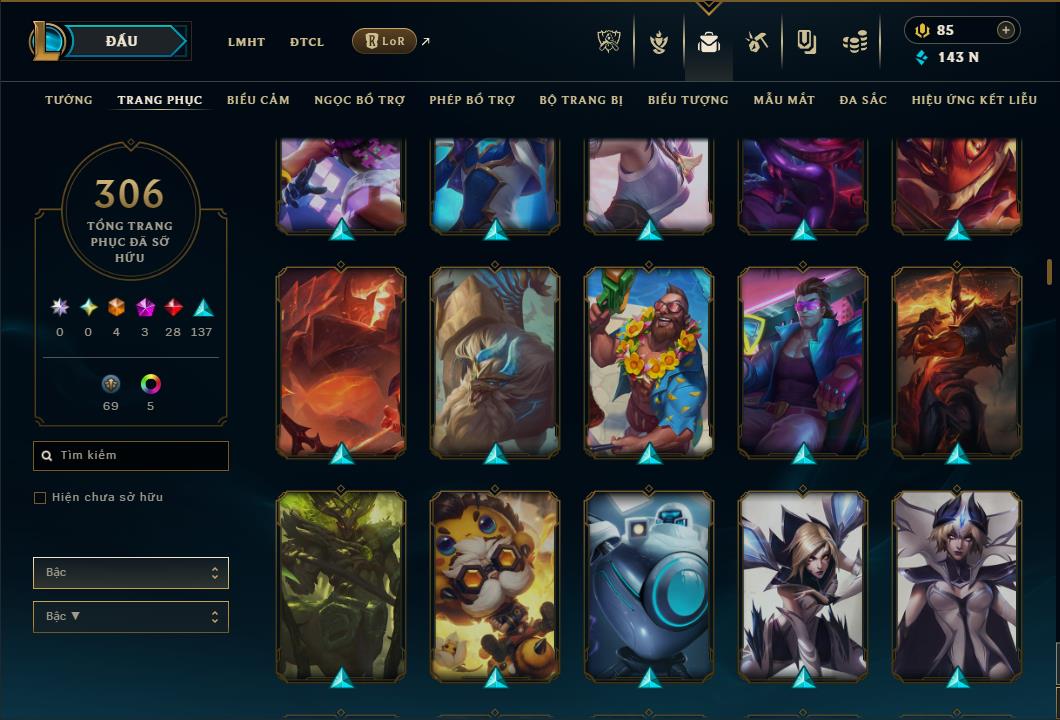Click the plus button beside 85 RP

1006,30
